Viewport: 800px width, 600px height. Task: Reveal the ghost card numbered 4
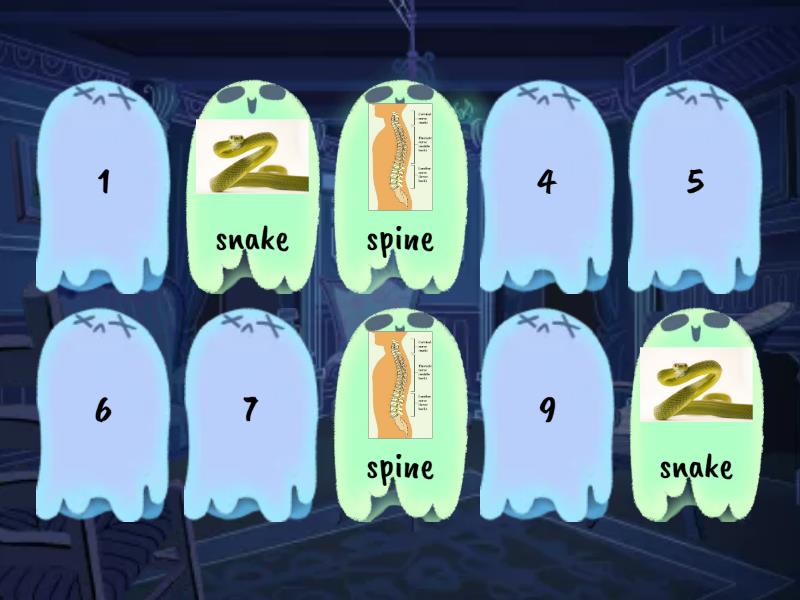coord(546,185)
